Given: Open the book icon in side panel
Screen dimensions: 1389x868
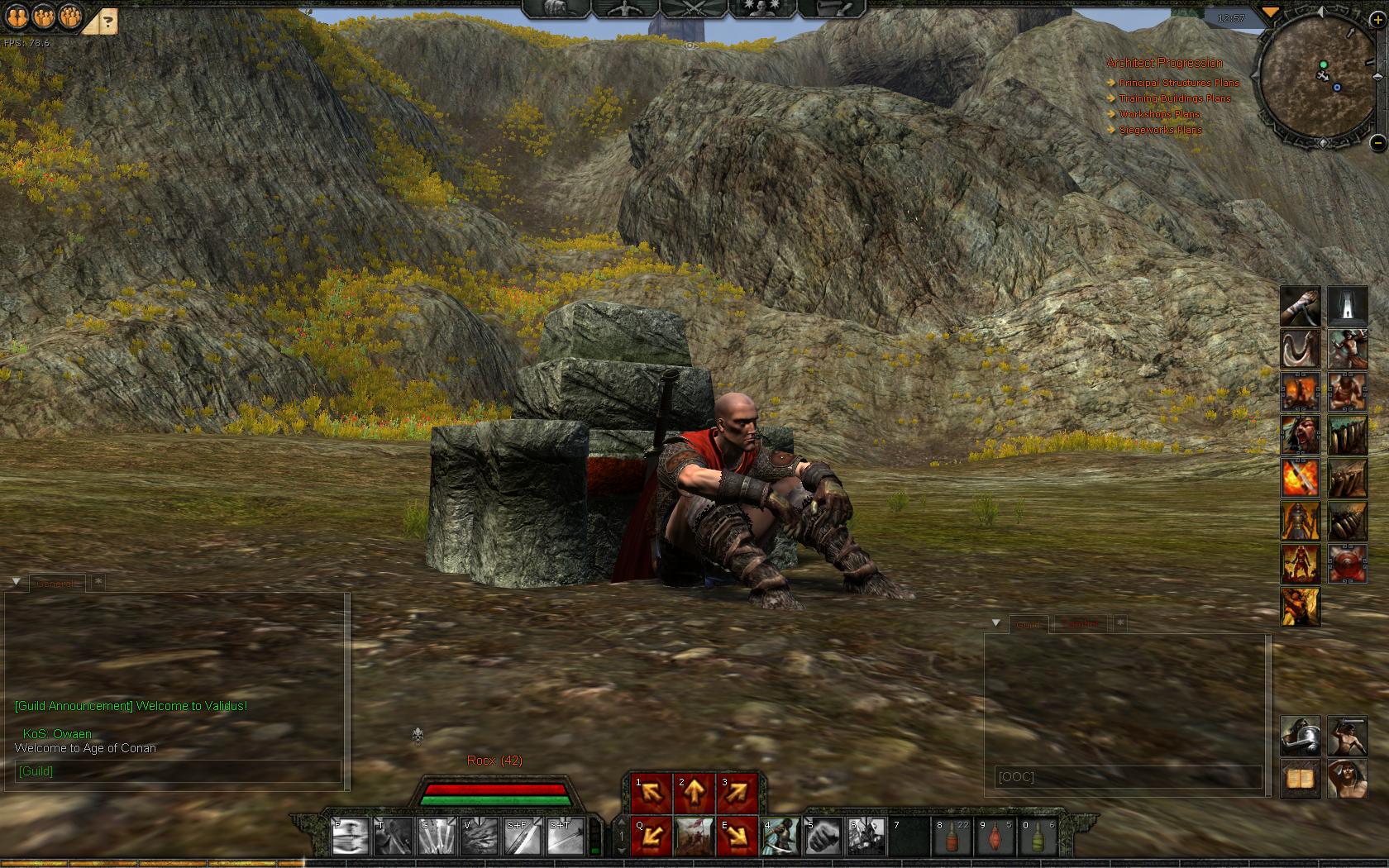Looking at the screenshot, I should tap(1300, 780).
